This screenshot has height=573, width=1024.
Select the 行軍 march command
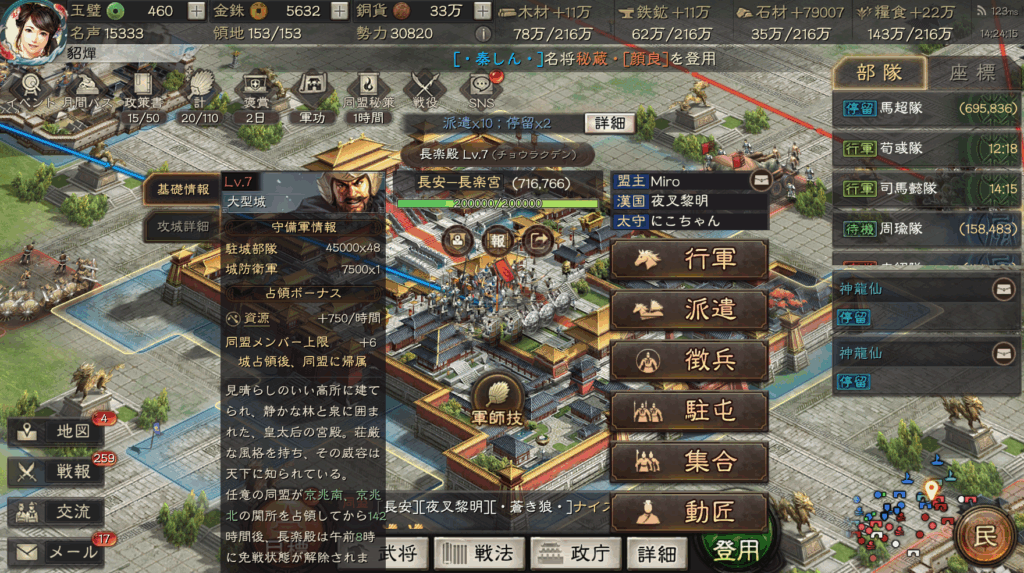(x=689, y=259)
